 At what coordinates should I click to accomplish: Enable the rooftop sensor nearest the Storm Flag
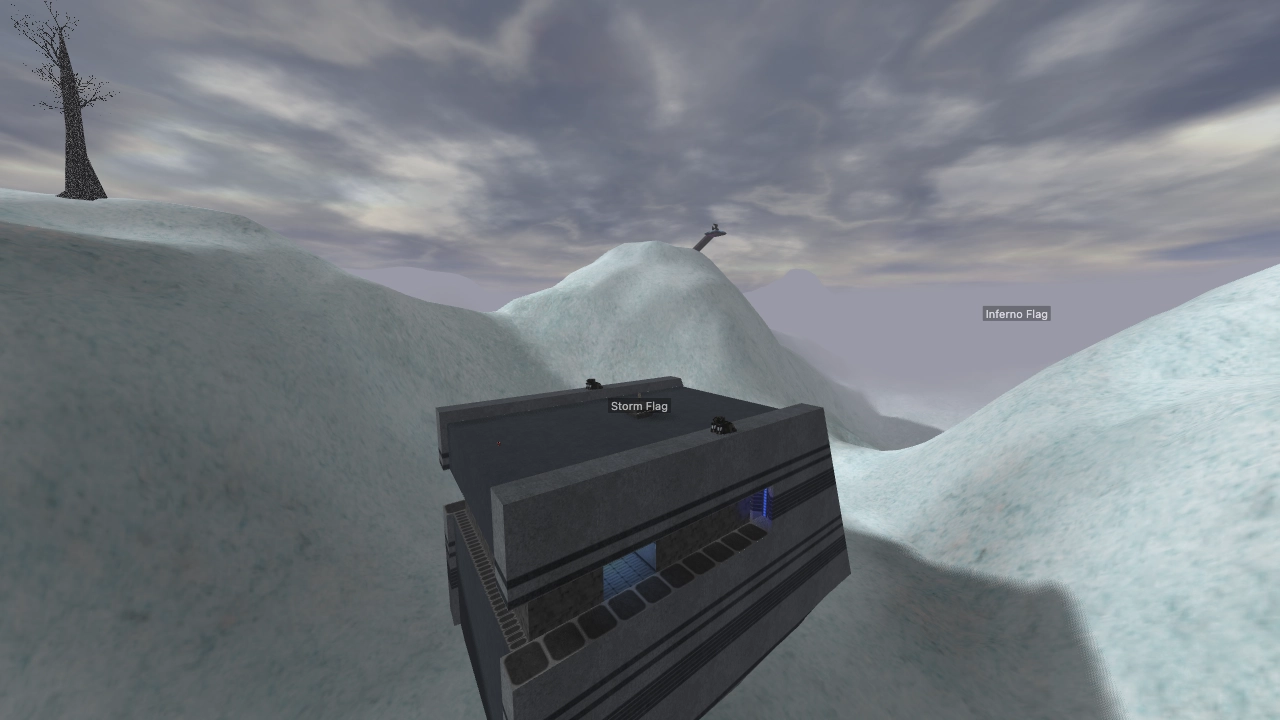[592, 383]
